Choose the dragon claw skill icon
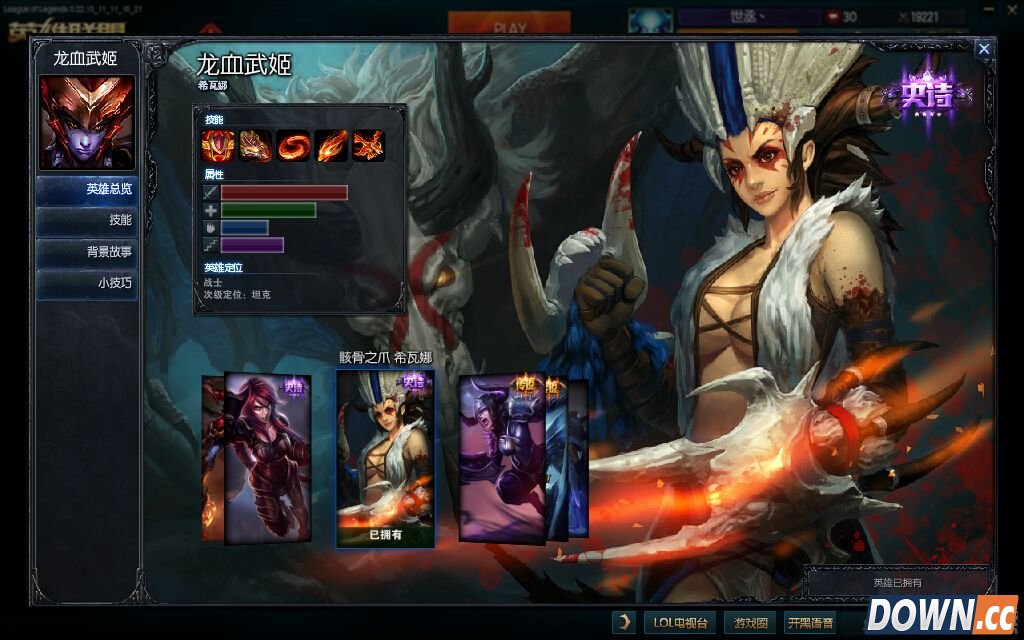The image size is (1024, 640). point(255,146)
